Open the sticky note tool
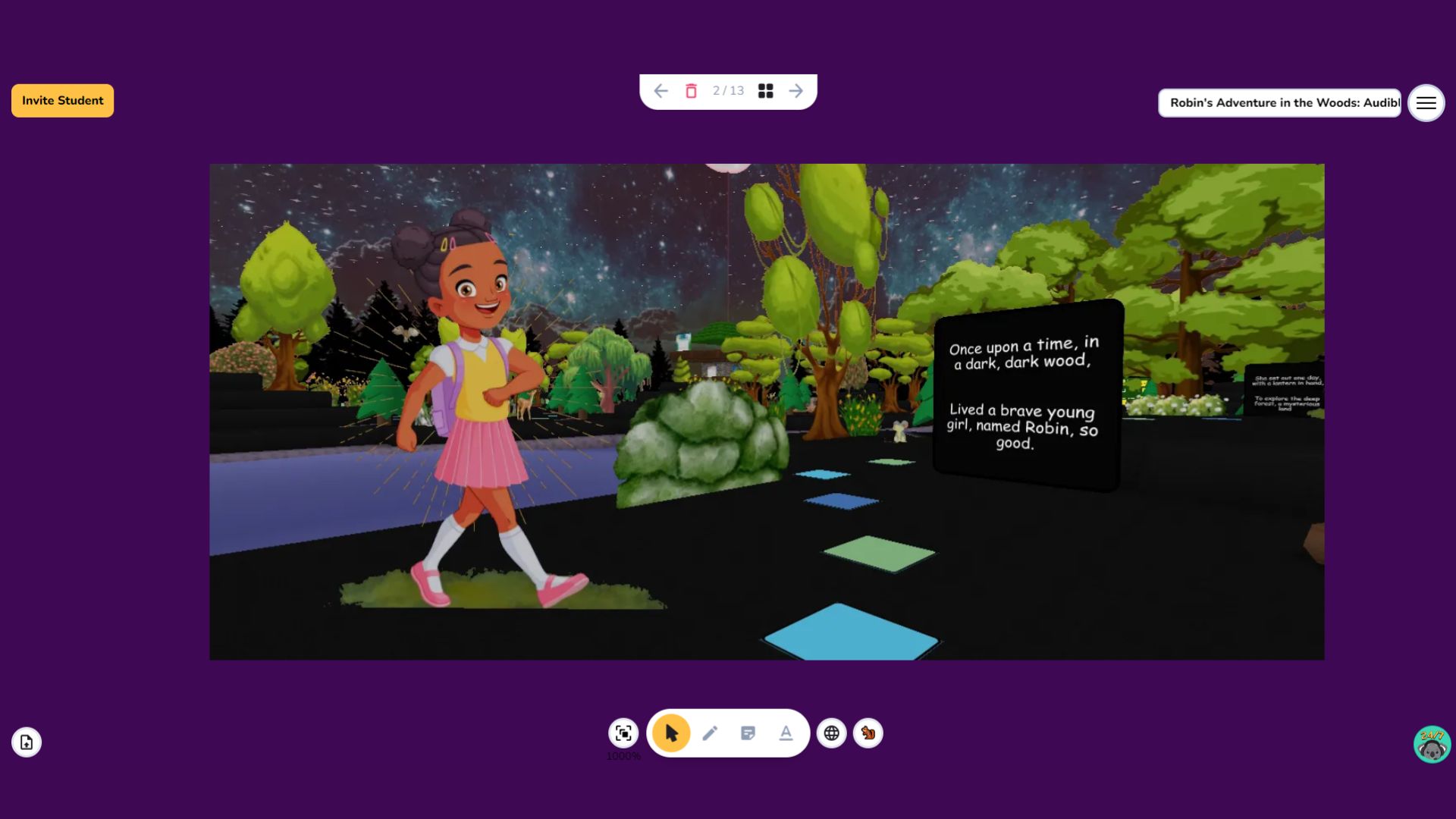Image resolution: width=1456 pixels, height=819 pixels. pos(748,733)
